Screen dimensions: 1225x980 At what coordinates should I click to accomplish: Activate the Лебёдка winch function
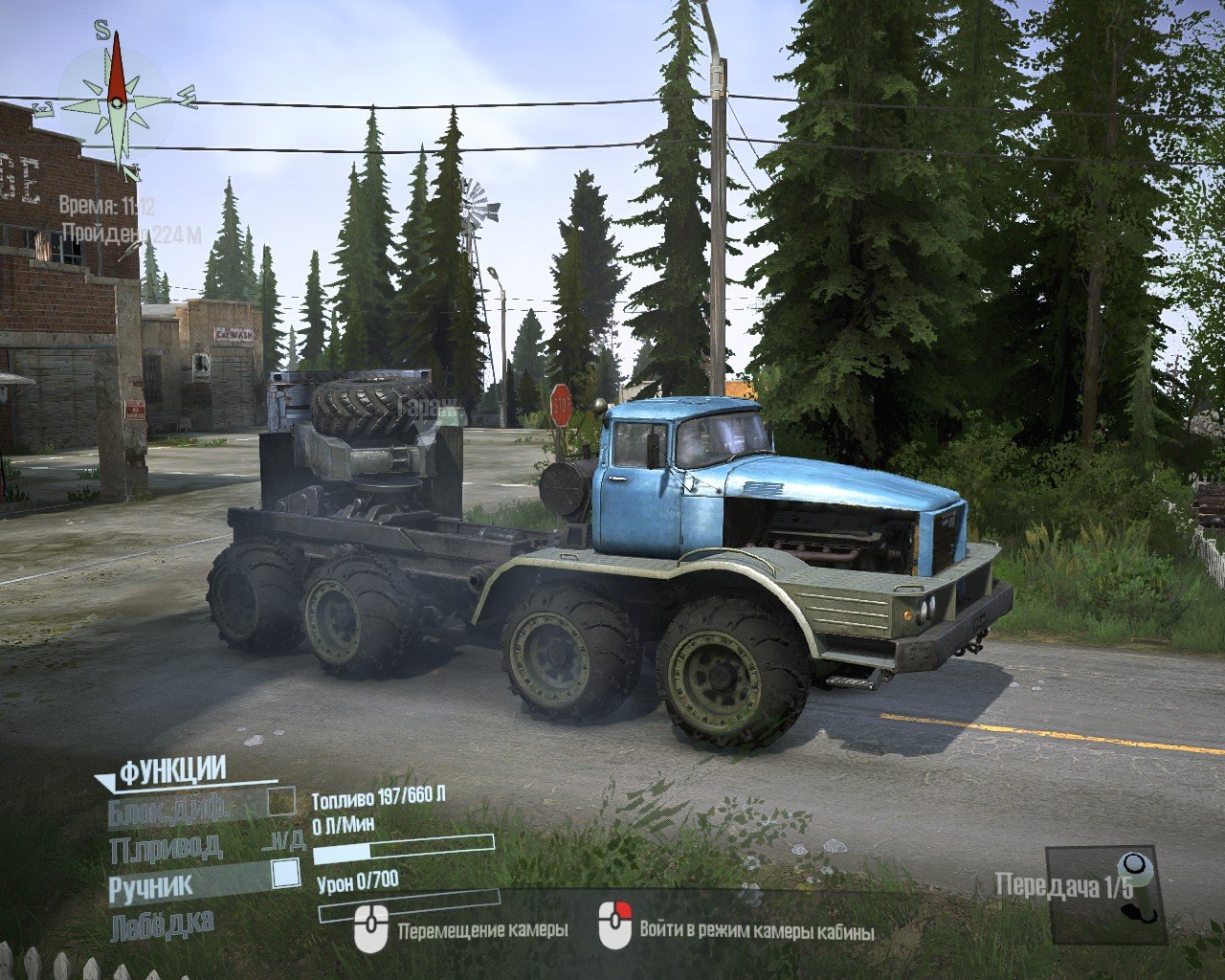coord(162,926)
